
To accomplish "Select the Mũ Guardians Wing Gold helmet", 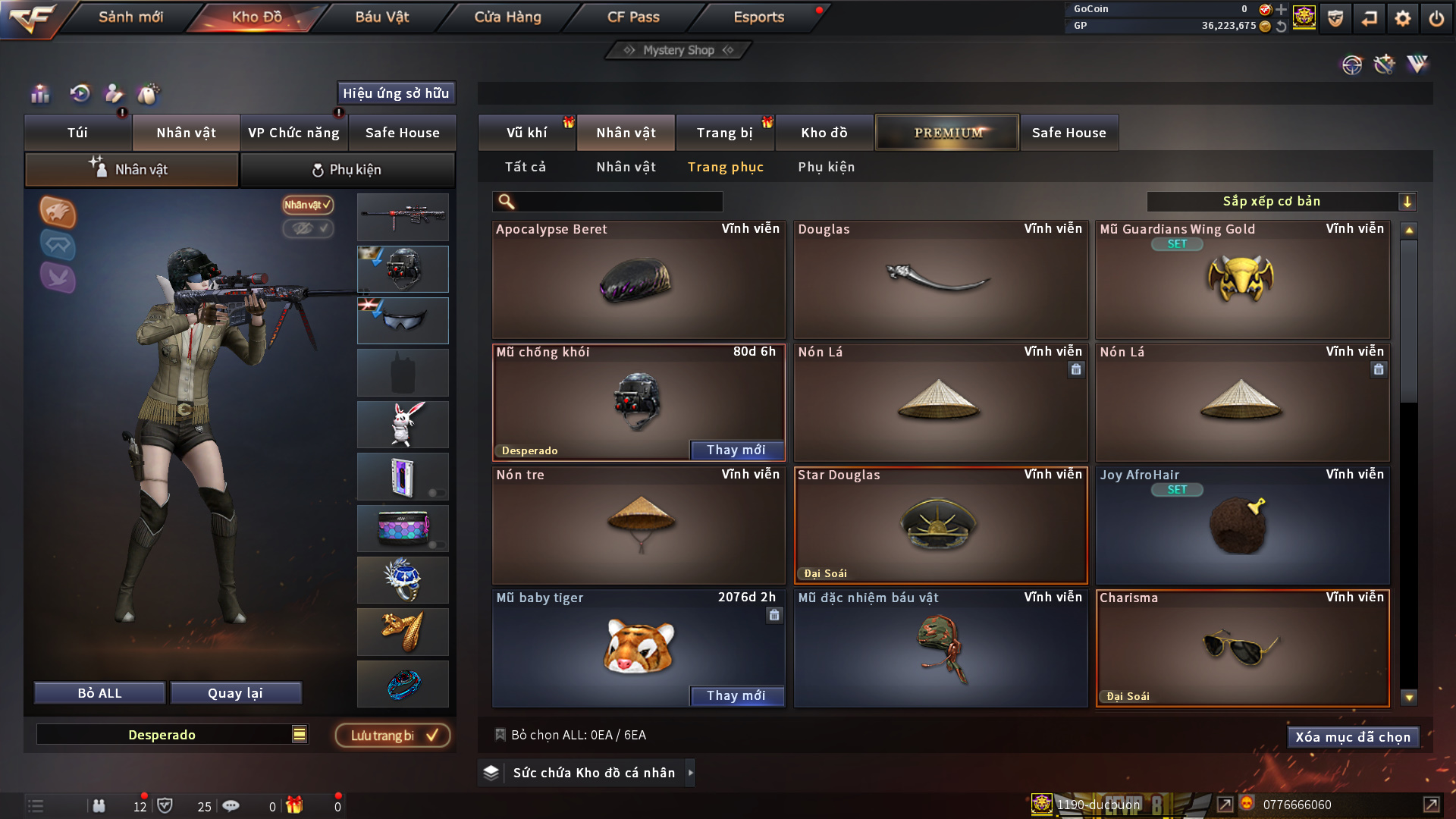I will (x=1241, y=280).
